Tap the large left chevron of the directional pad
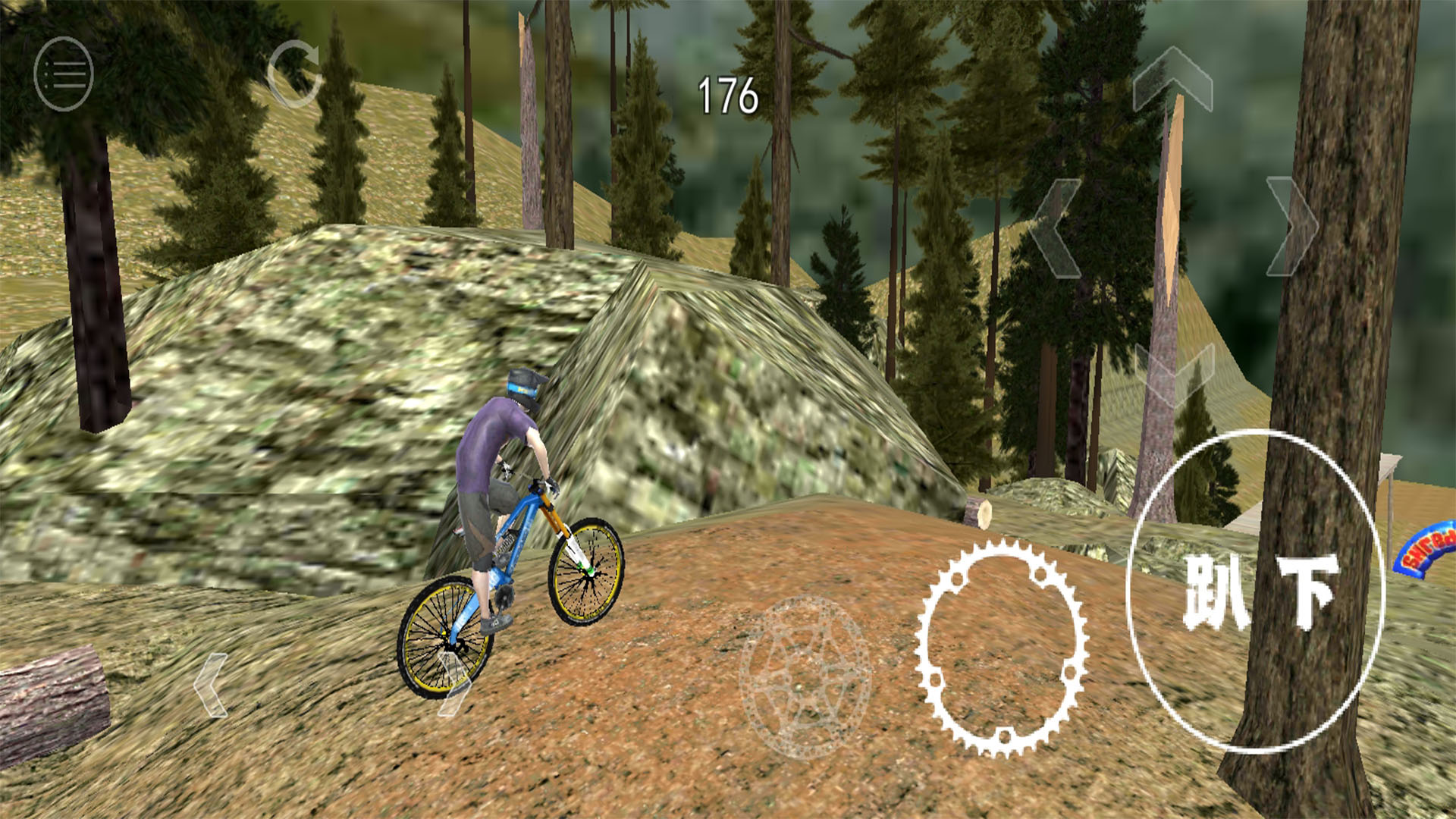This screenshot has width=1456, height=819. coord(1056,227)
